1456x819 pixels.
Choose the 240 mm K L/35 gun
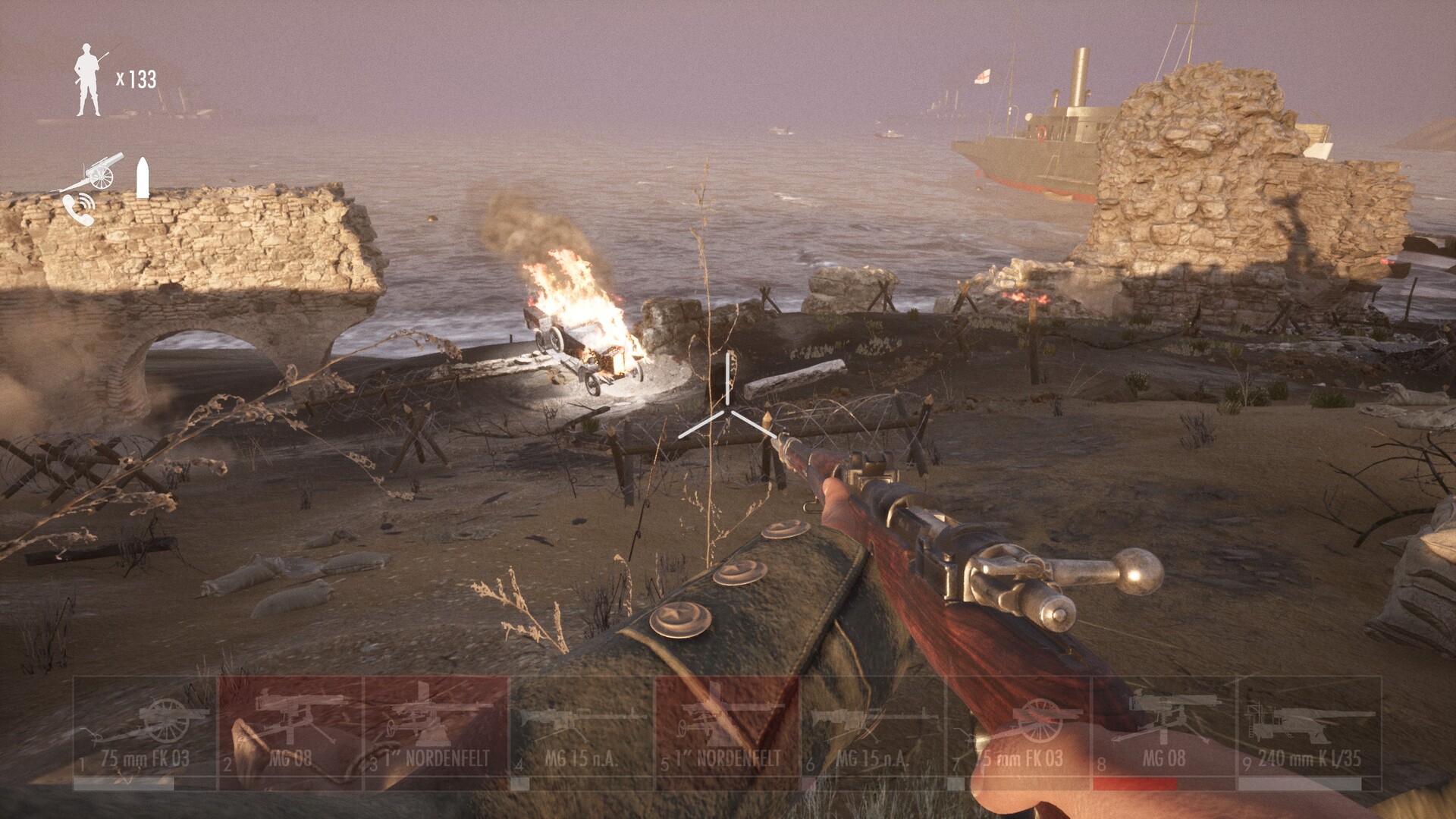1310,733
